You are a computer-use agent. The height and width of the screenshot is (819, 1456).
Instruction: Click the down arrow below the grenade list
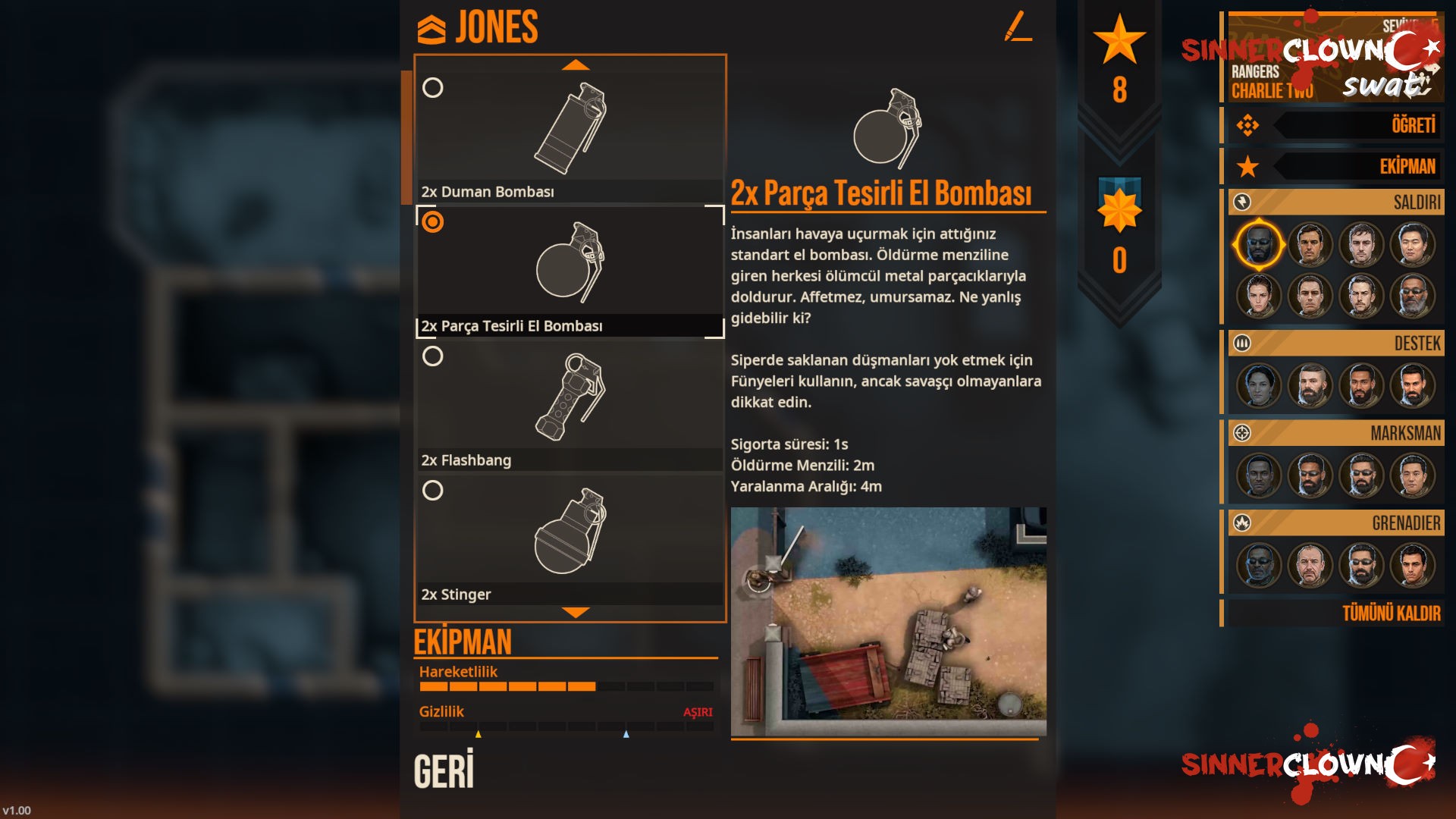click(x=576, y=612)
